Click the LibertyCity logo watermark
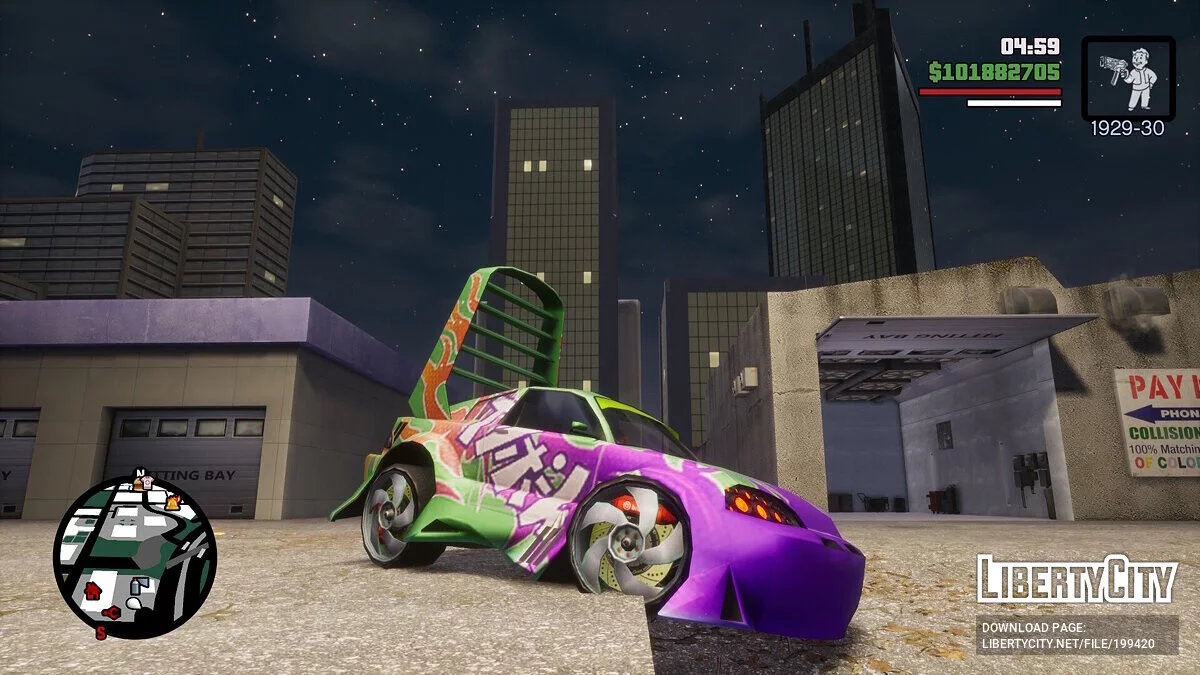Image resolution: width=1200 pixels, height=675 pixels. (1076, 579)
